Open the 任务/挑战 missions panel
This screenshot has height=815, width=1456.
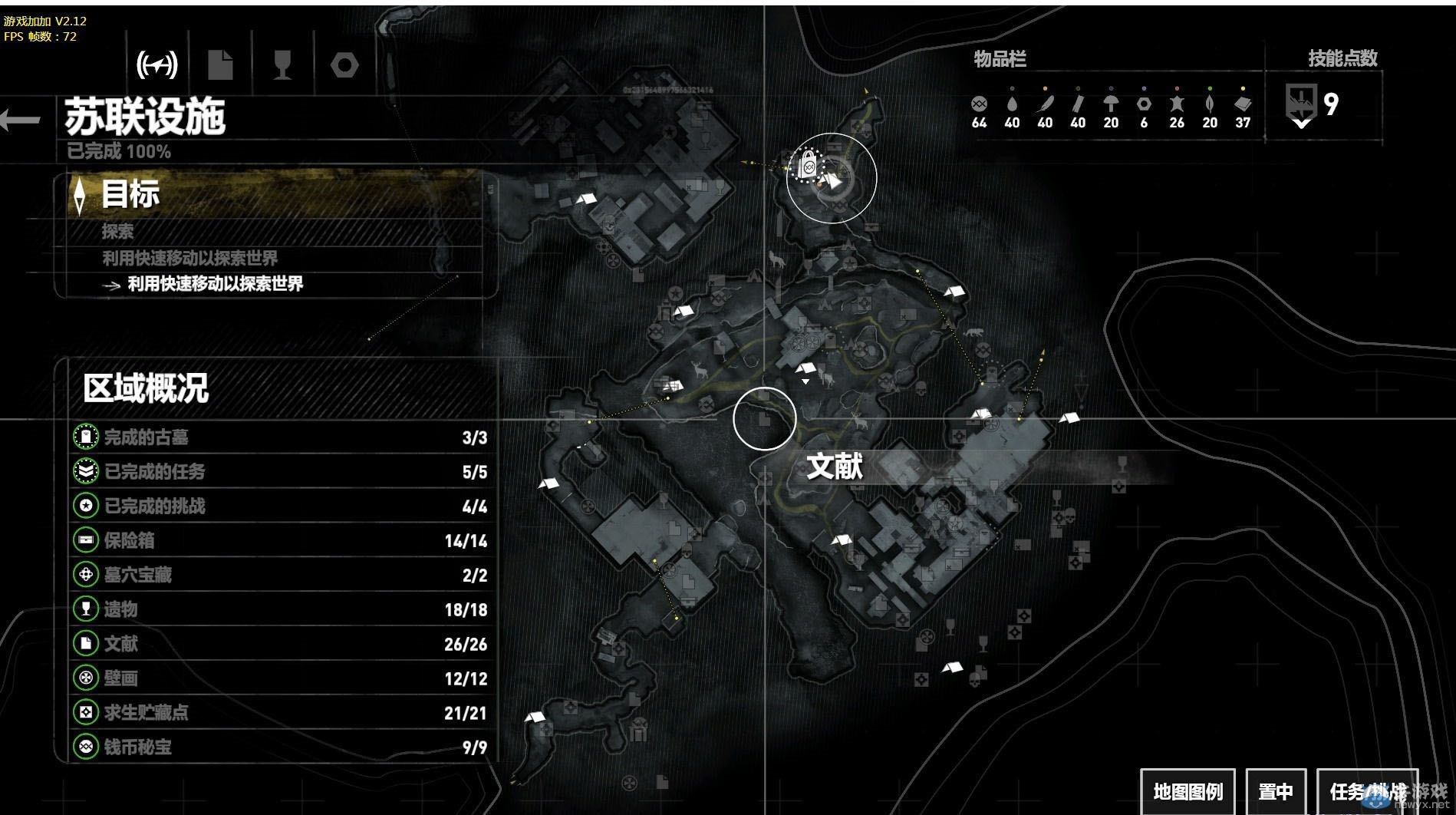click(x=1367, y=791)
